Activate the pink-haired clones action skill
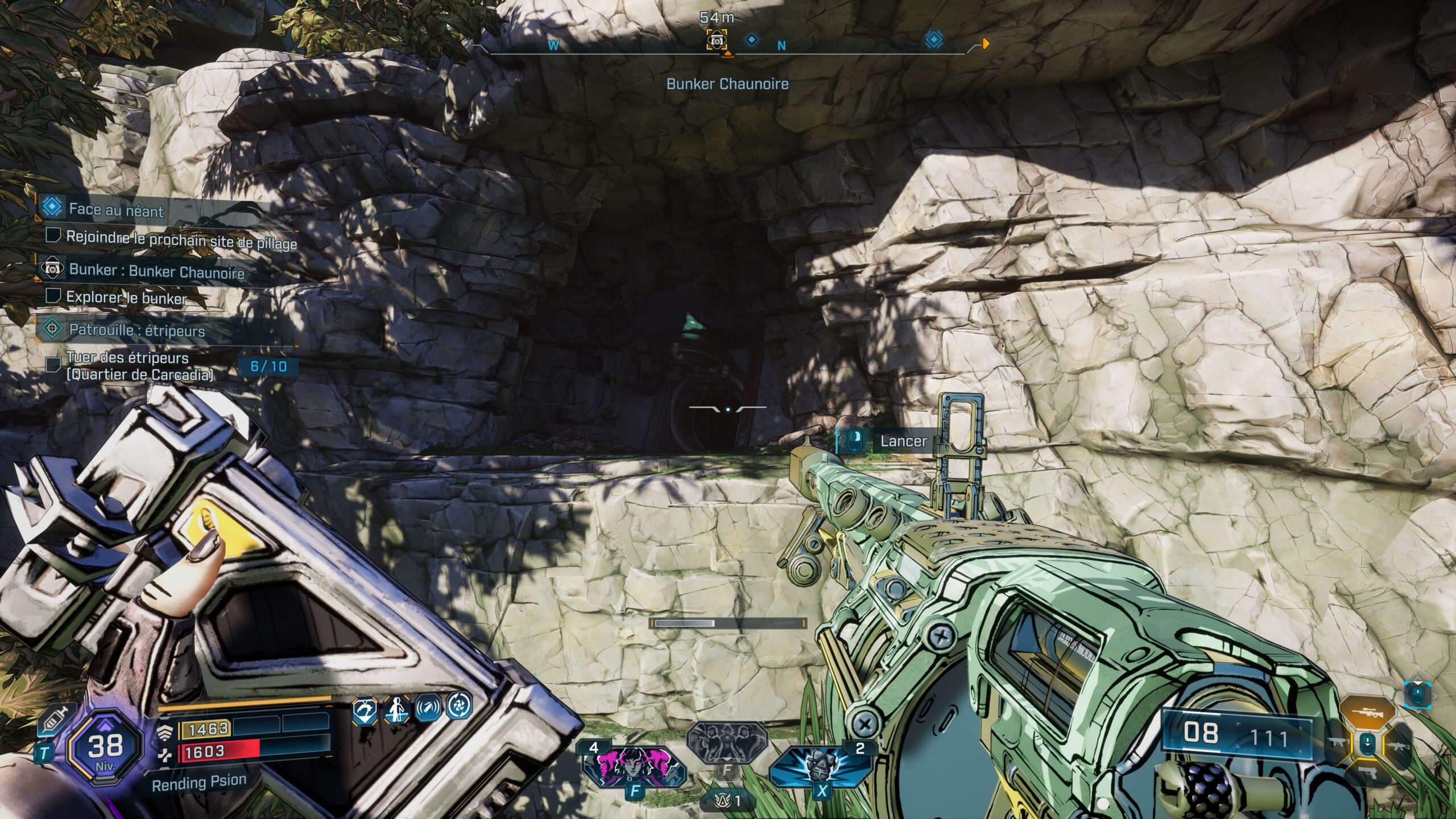The image size is (1456, 819). coord(632,765)
